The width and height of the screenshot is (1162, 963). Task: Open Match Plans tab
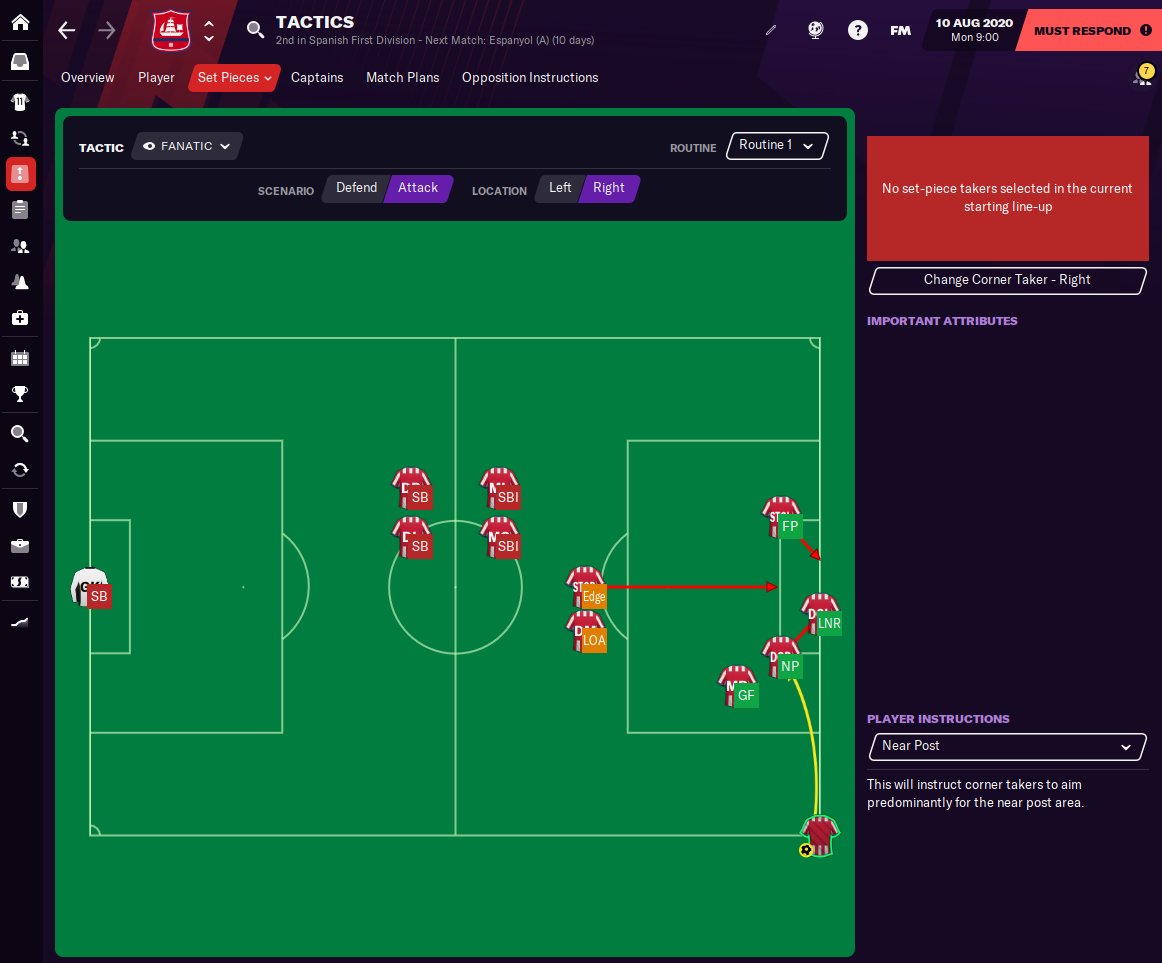click(402, 77)
